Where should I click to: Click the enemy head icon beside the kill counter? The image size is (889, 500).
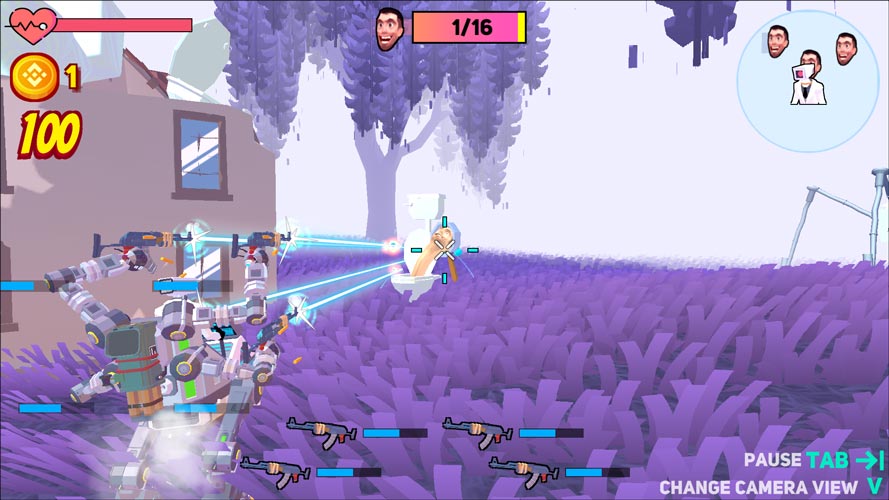[389, 28]
